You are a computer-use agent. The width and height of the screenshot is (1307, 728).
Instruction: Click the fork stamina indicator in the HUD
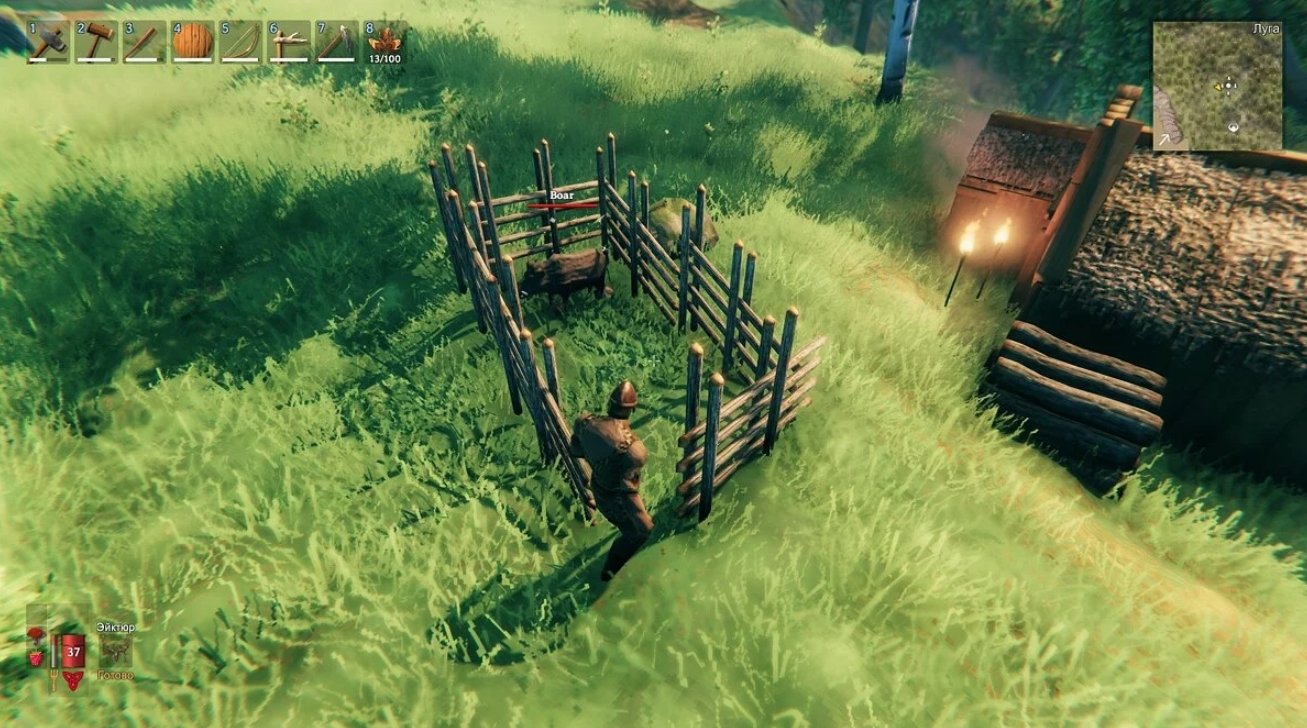point(54,678)
